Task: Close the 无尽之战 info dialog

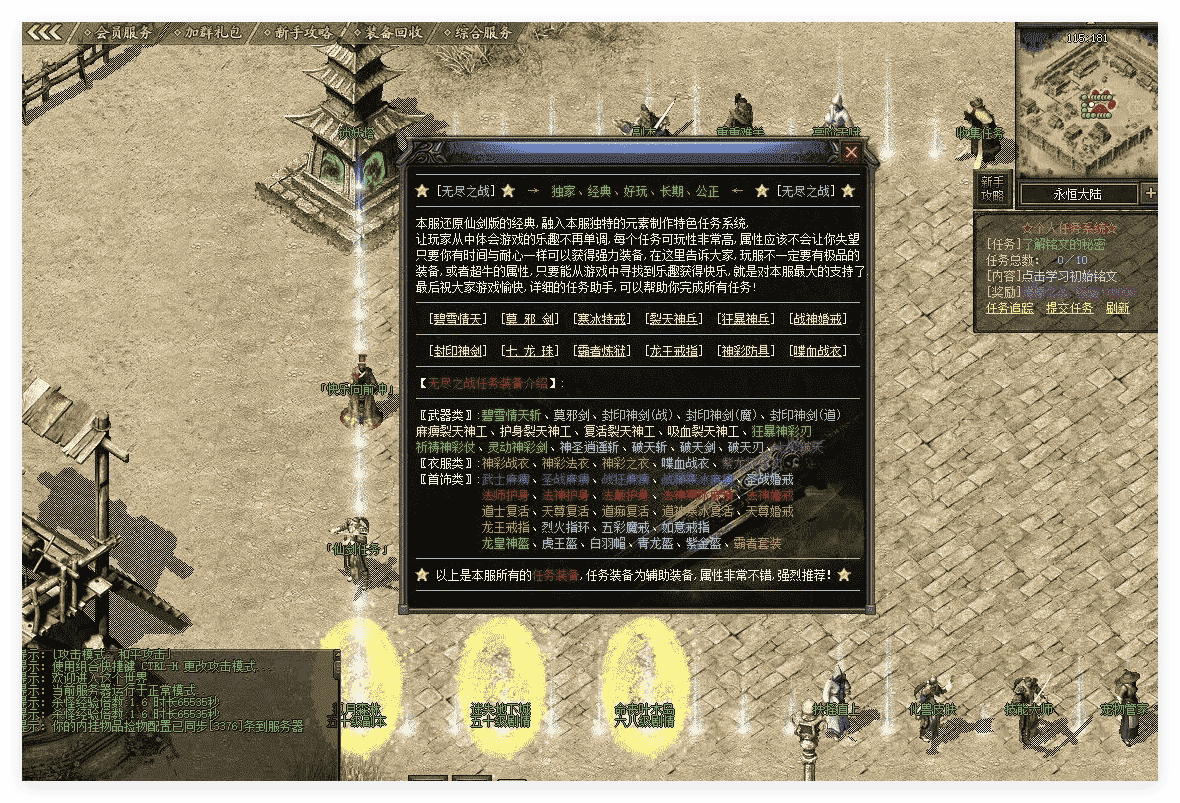Action: pos(851,152)
